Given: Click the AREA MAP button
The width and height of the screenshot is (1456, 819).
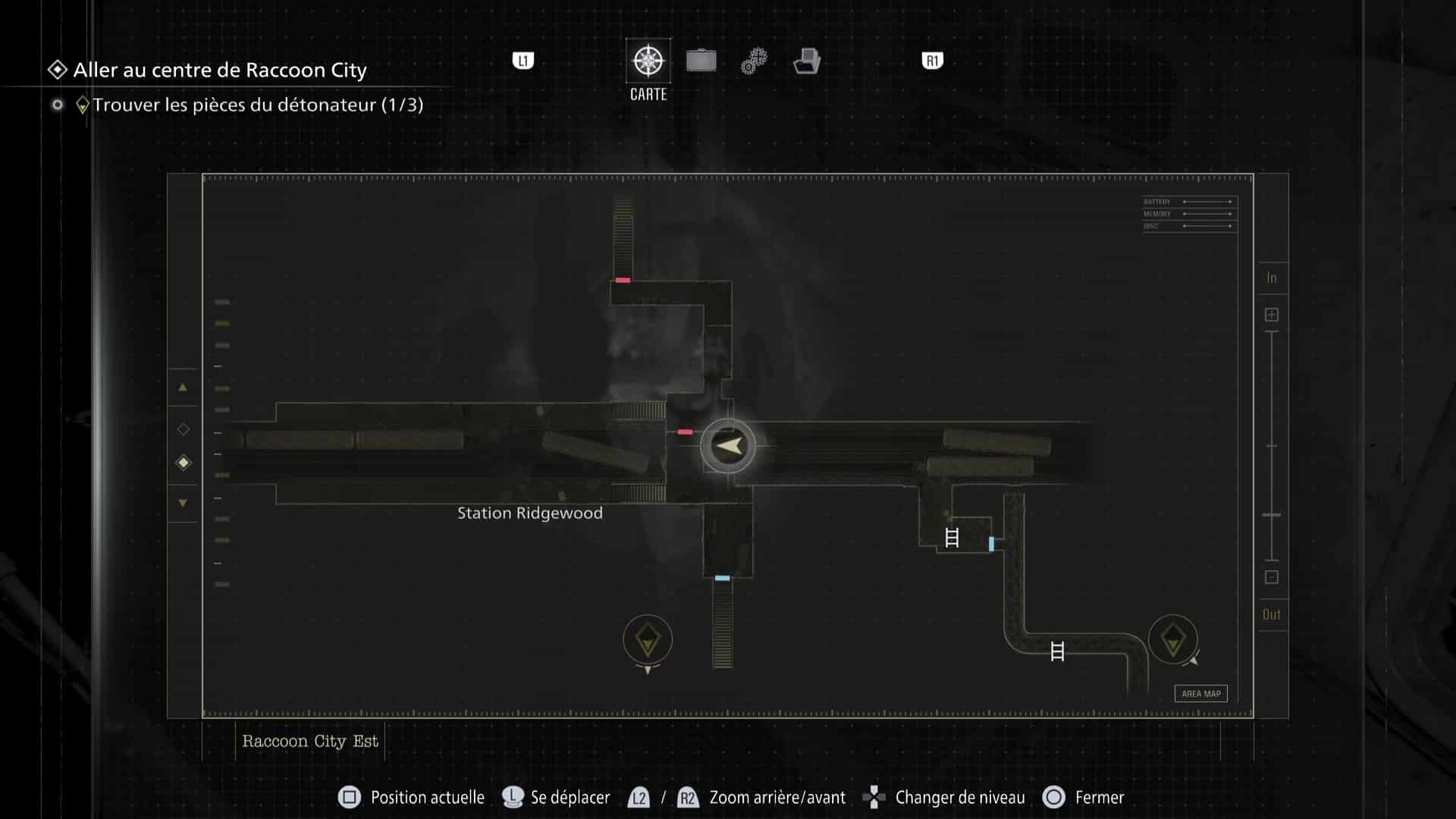Looking at the screenshot, I should [1200, 693].
